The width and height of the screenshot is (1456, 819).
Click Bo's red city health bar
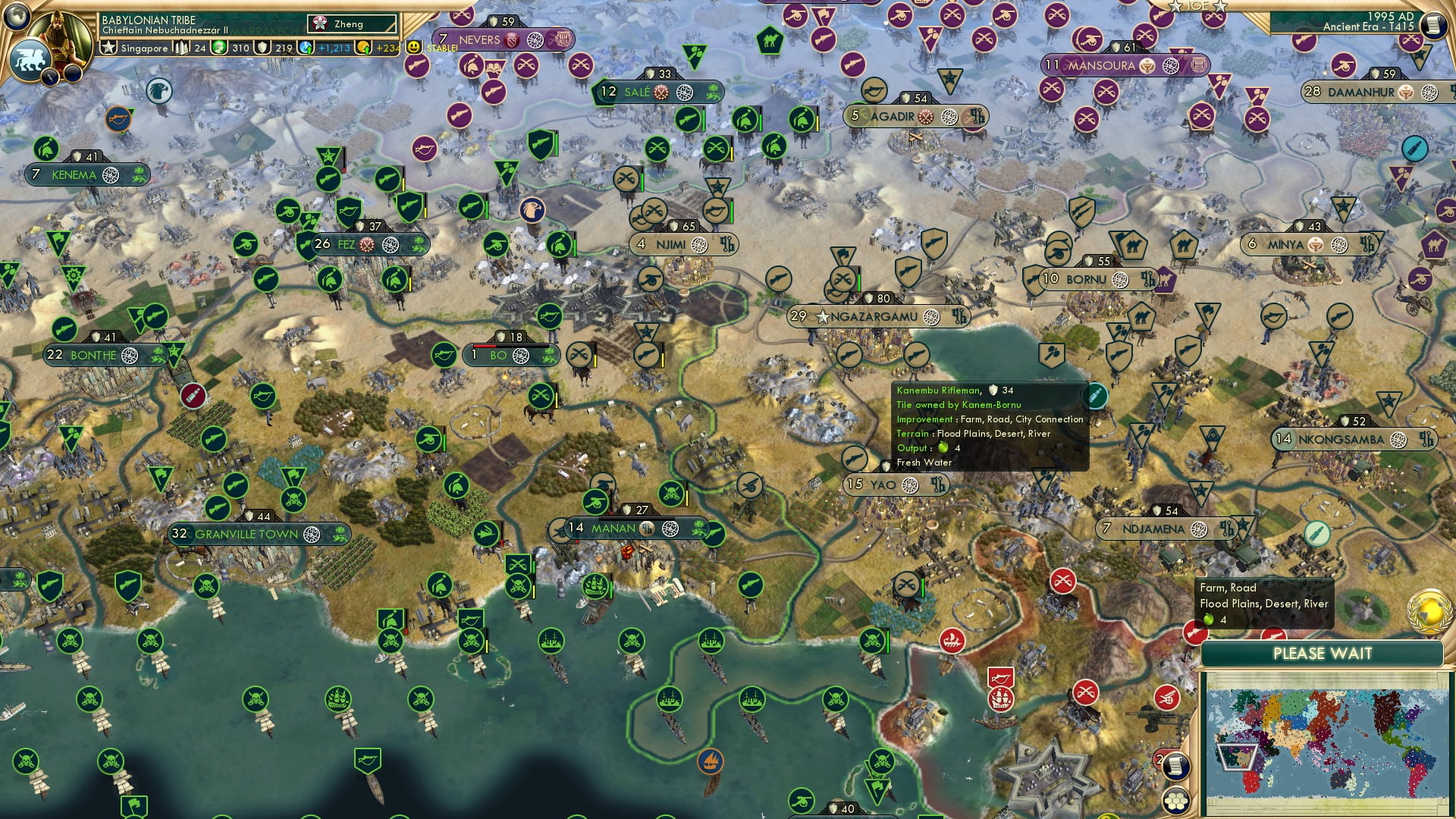point(485,346)
